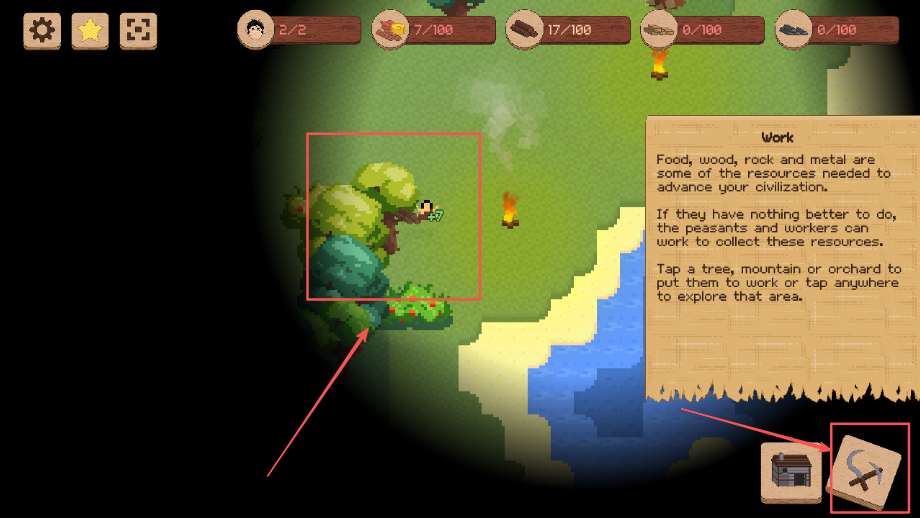Toggle the fullscreen frame button

(138, 30)
